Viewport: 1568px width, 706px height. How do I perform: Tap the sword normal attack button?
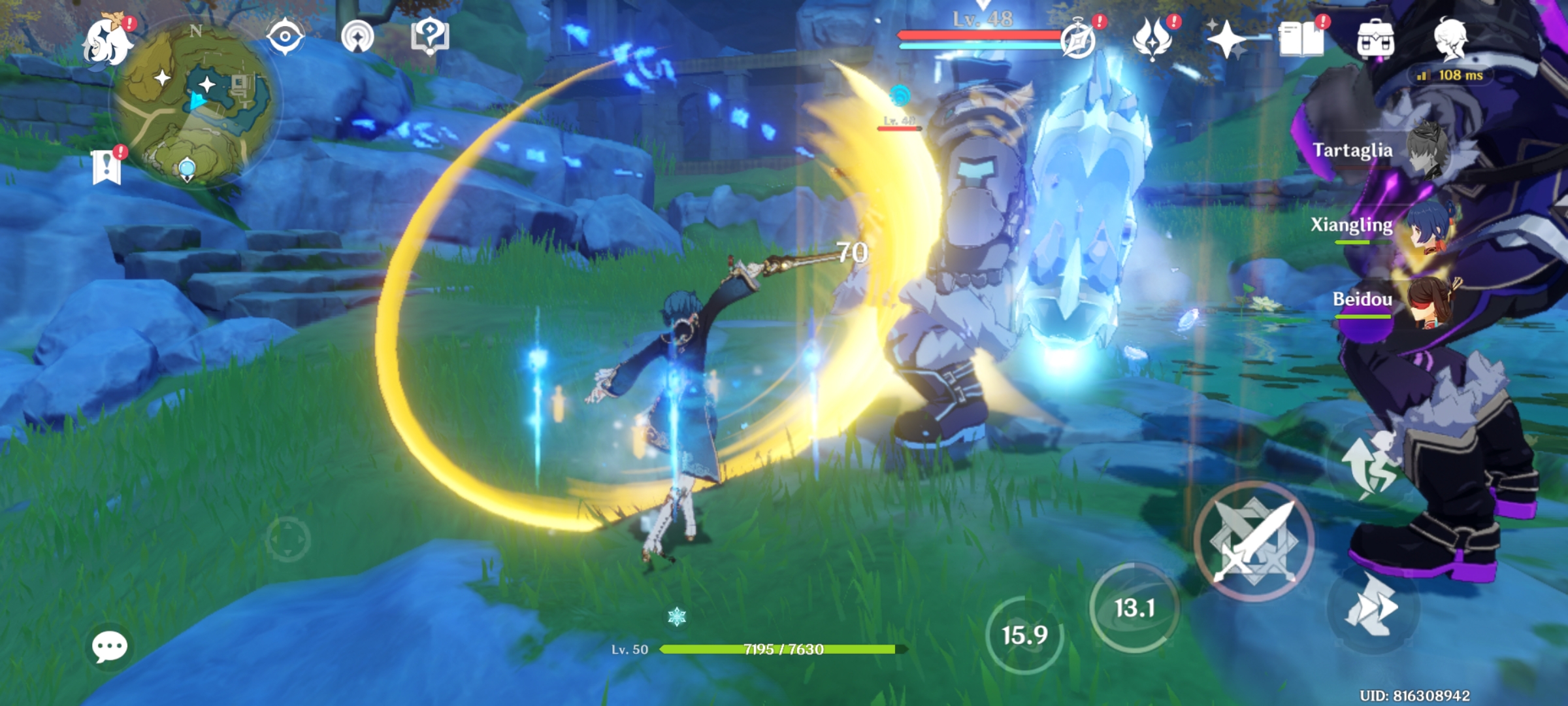click(x=1254, y=541)
